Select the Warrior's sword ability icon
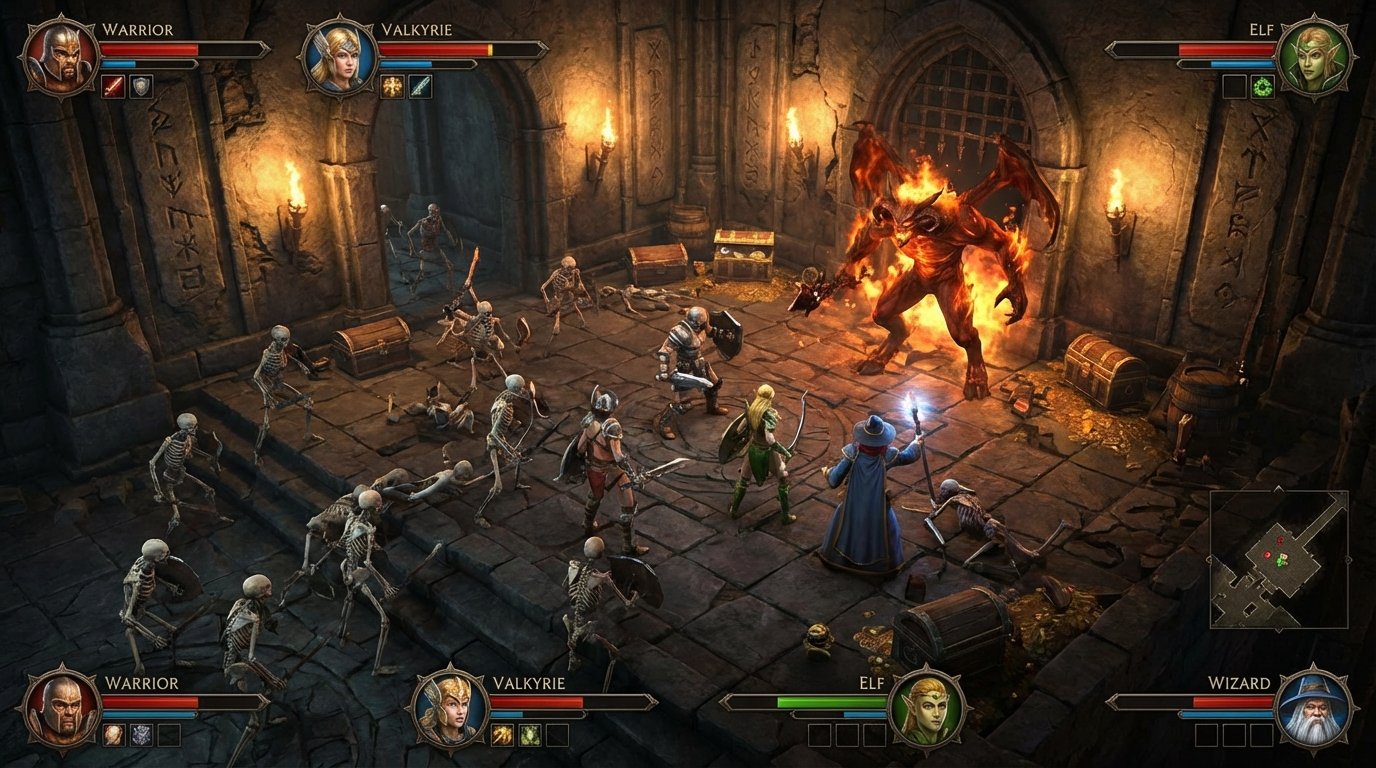The image size is (1376, 768). [x=112, y=86]
